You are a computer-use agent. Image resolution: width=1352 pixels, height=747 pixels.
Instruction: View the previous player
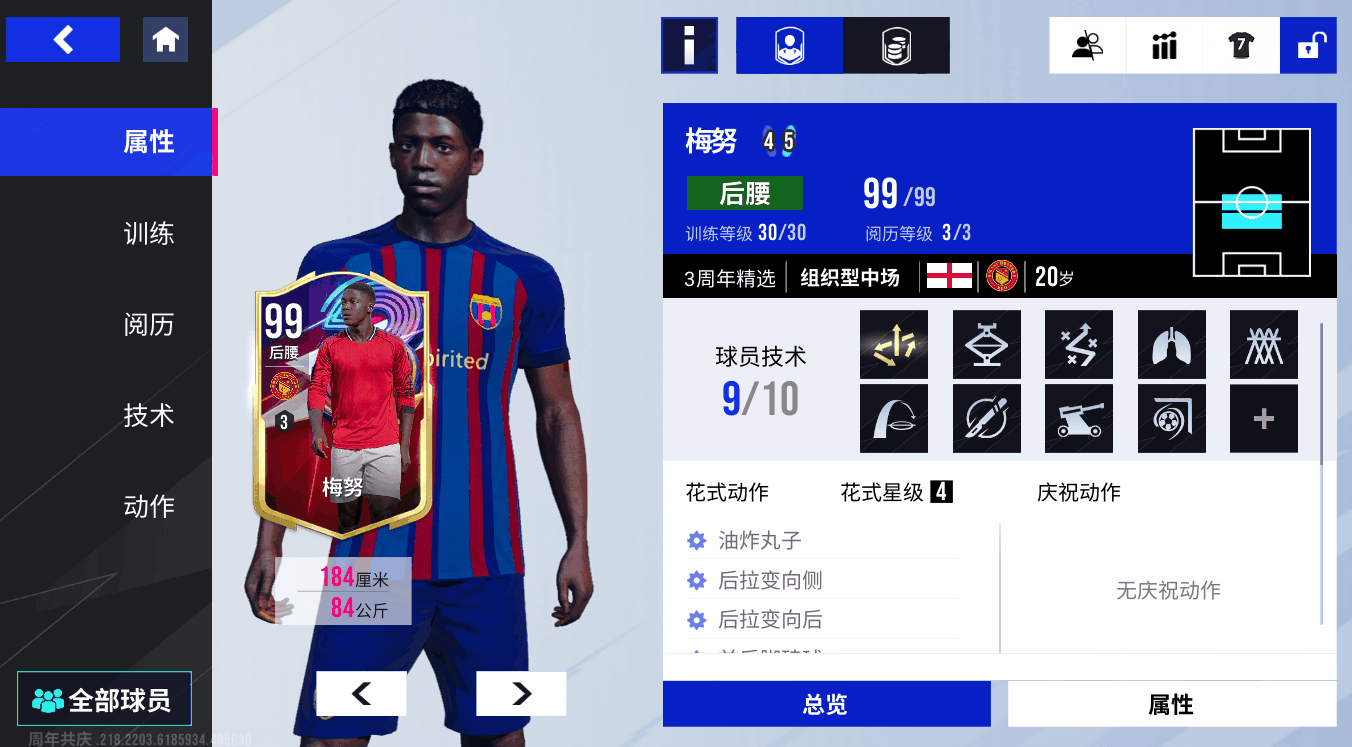tap(361, 693)
